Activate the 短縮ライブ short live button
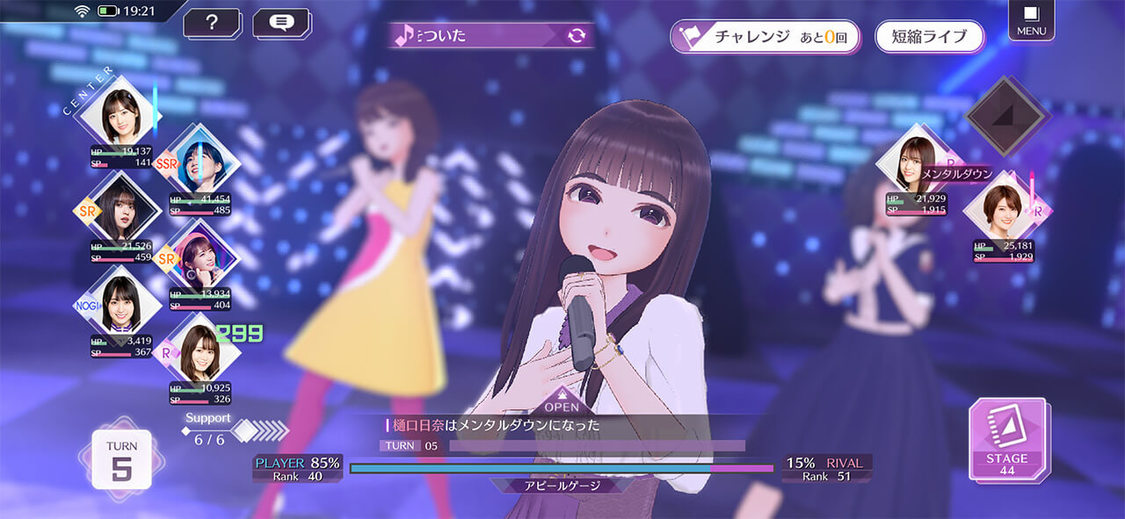The height and width of the screenshot is (519, 1125). (x=929, y=36)
